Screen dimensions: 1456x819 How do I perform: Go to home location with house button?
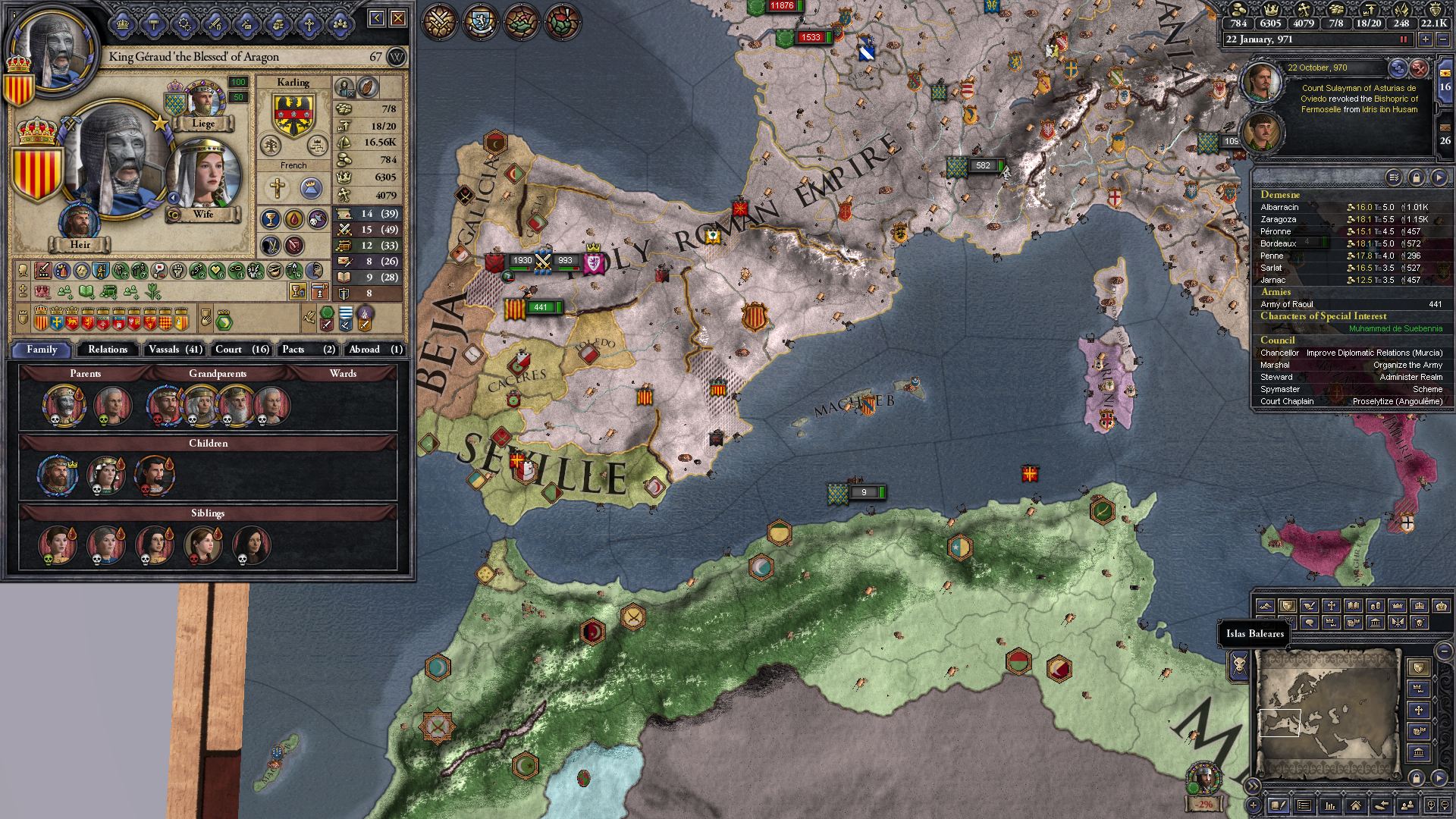click(1355, 805)
